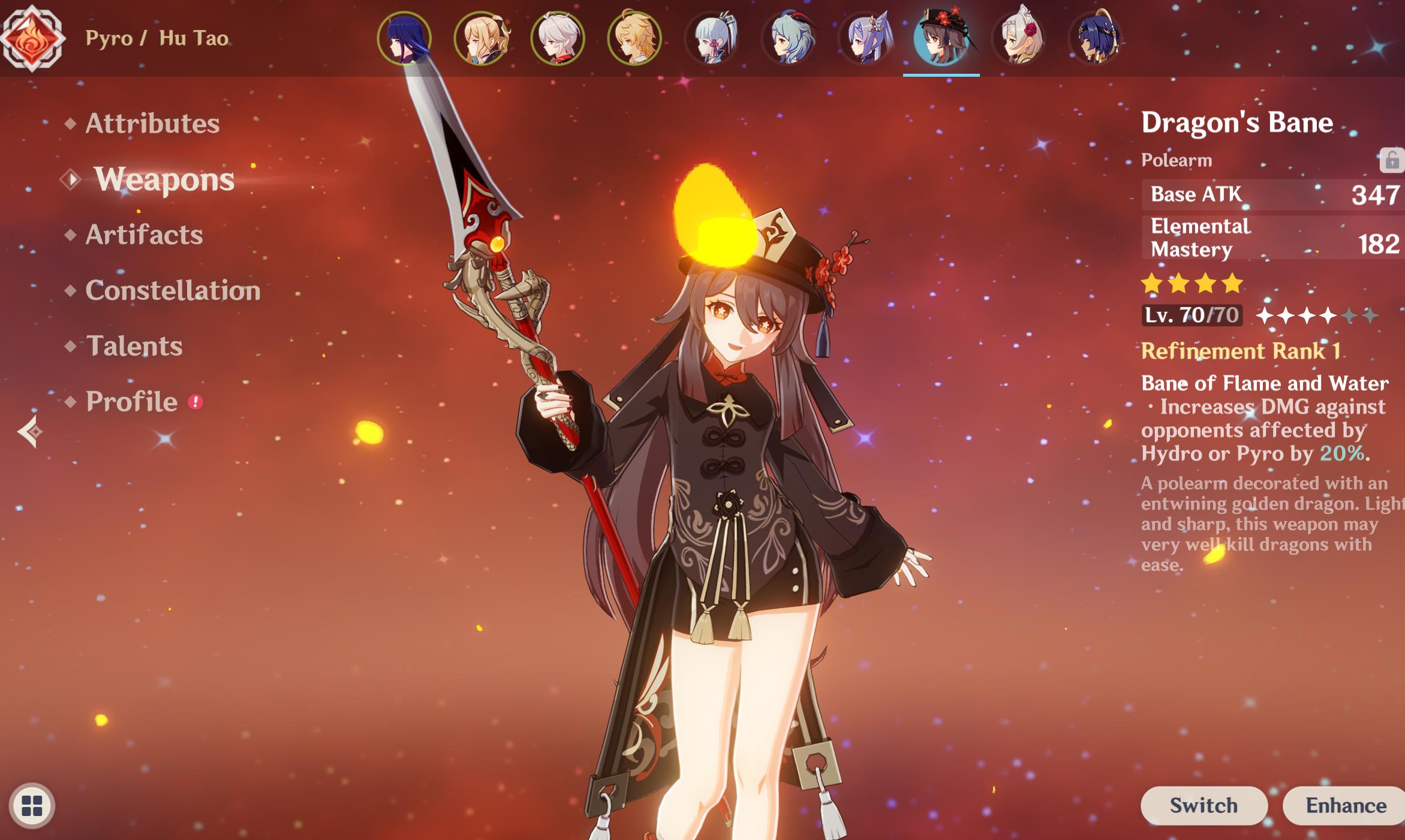The height and width of the screenshot is (840, 1405).
Task: Open the Profile entry
Action: pos(132,402)
